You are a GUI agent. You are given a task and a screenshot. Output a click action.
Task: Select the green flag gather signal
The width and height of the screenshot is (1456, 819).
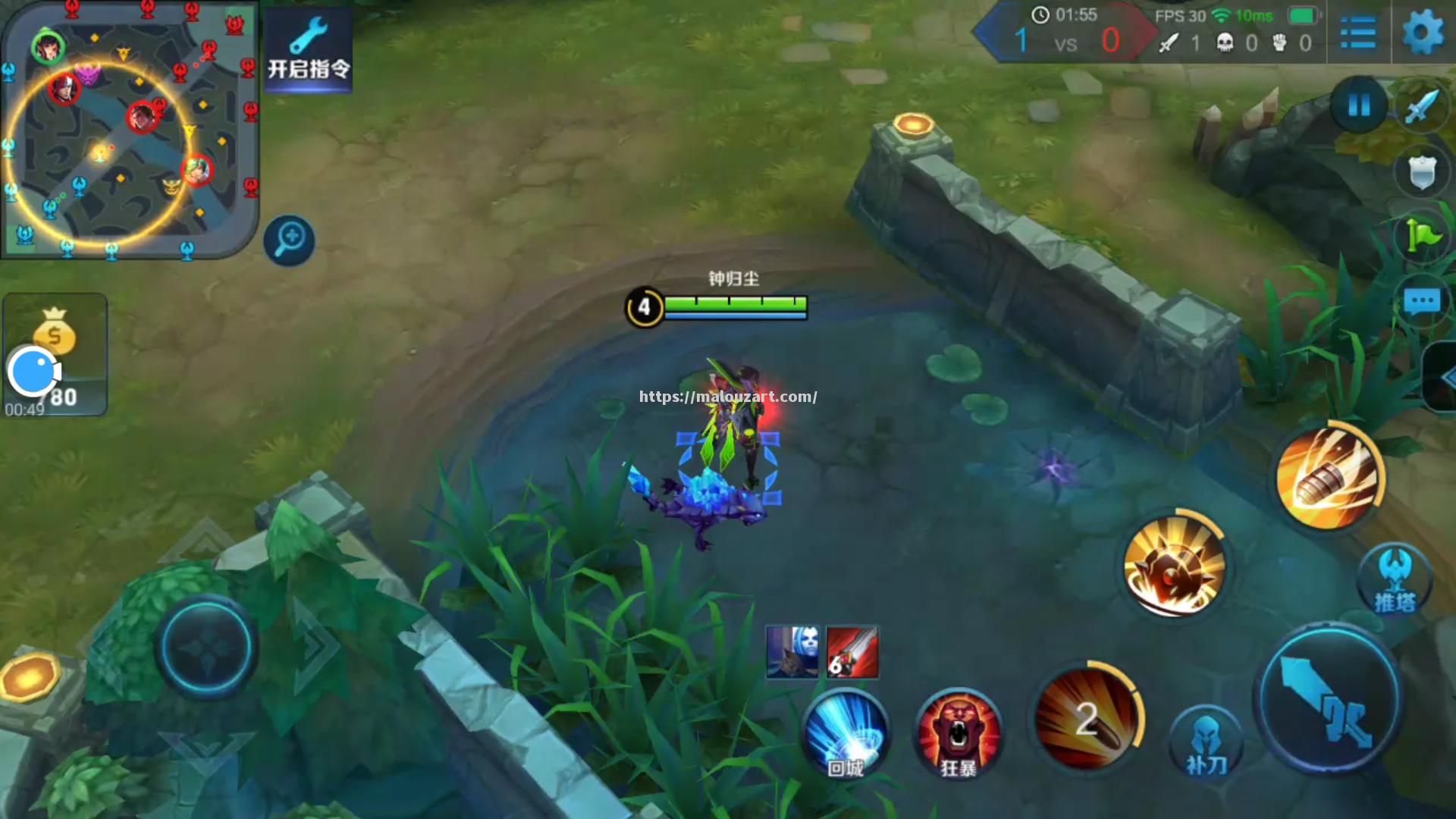(x=1421, y=236)
